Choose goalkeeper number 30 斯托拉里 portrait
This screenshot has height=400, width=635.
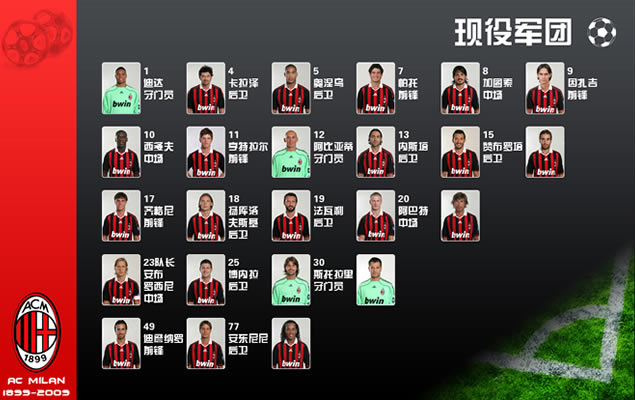[x=291, y=280]
